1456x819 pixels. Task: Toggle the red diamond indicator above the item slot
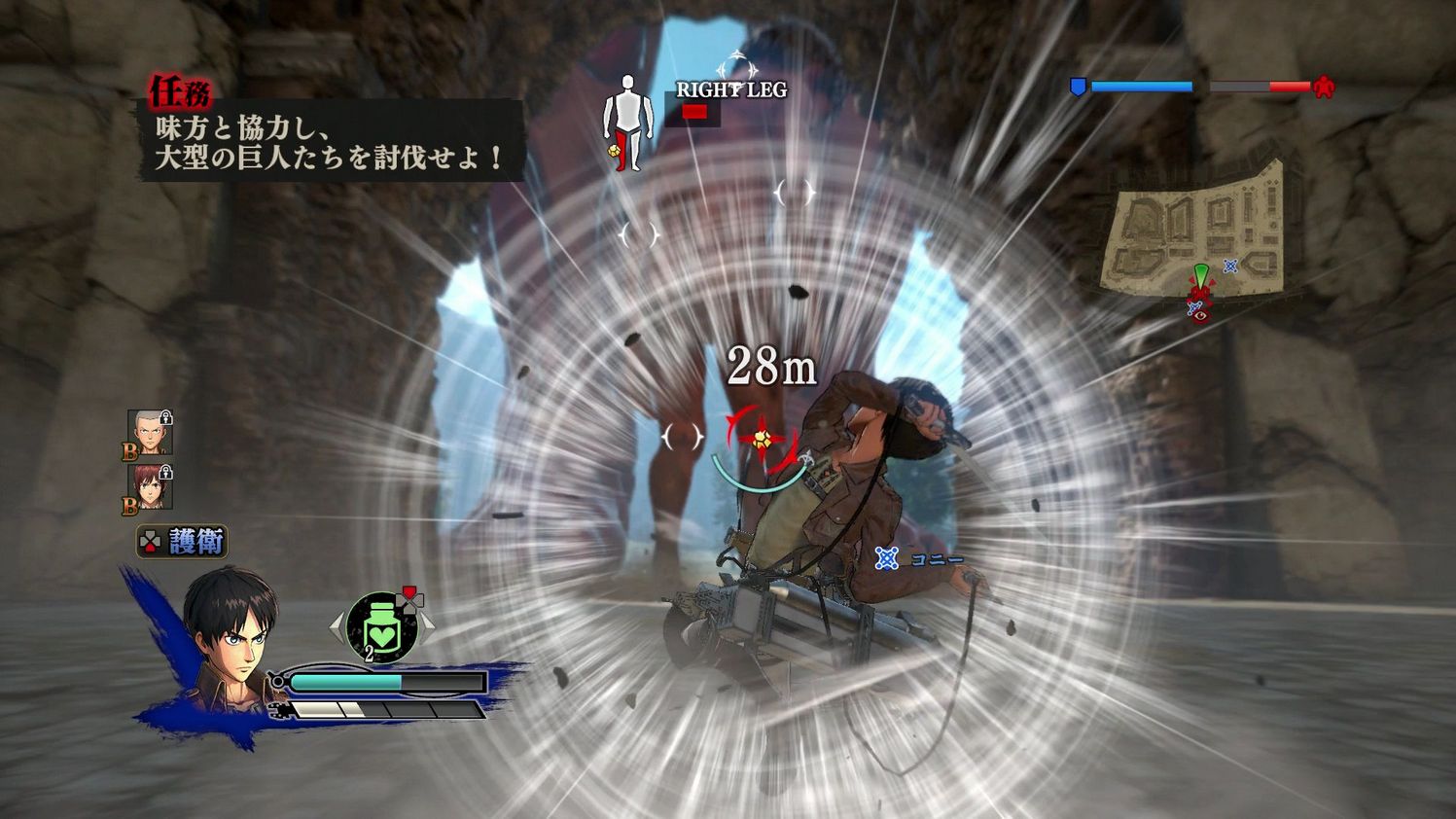[410, 592]
